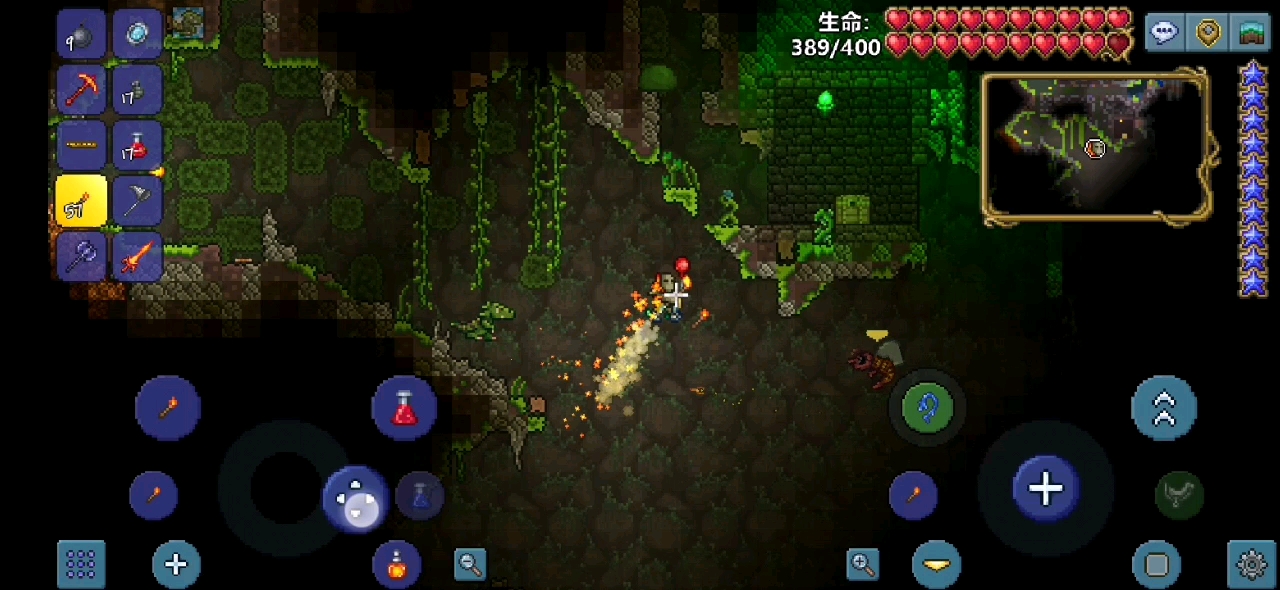This screenshot has width=1280, height=590.
Task: Select the highlighted torch hotbar slot
Action: (x=81, y=200)
